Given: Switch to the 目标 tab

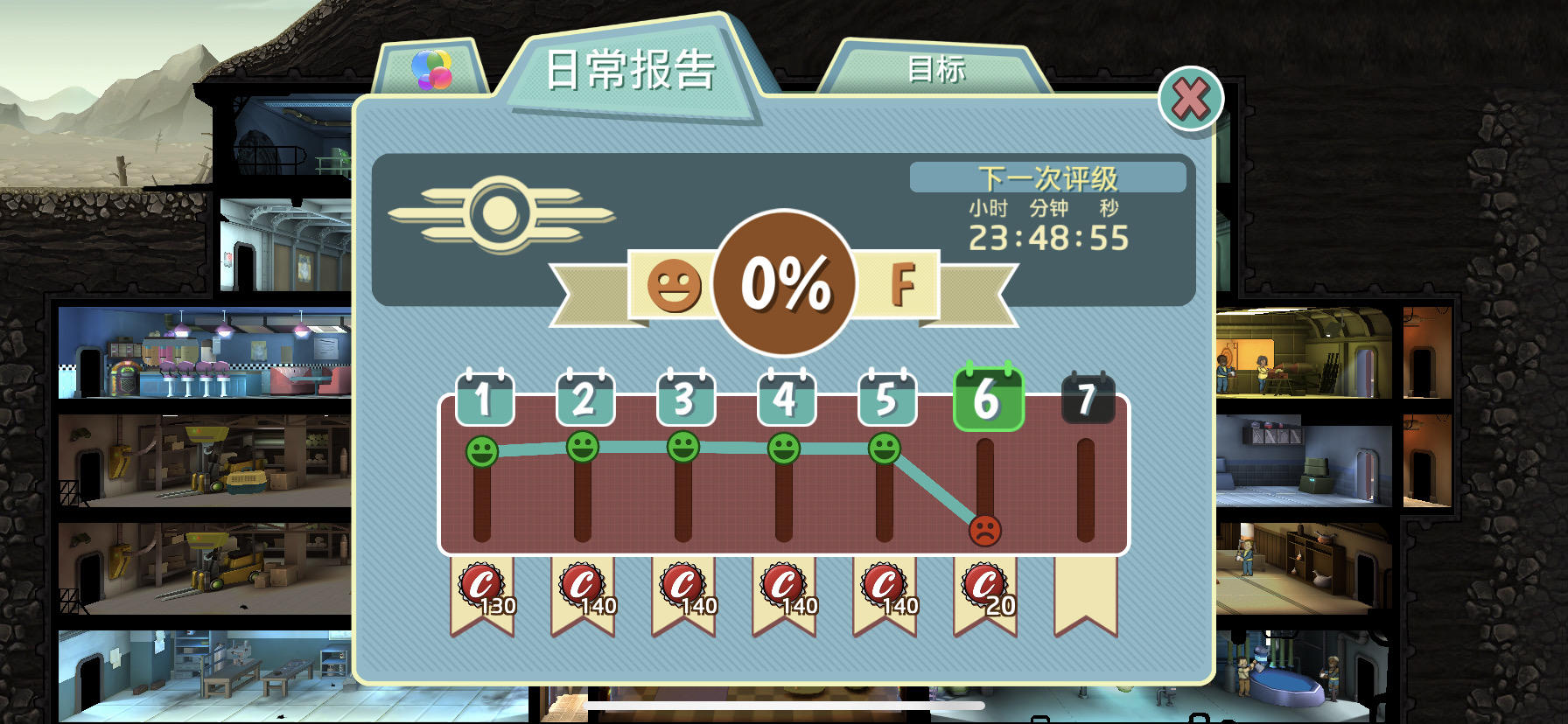Looking at the screenshot, I should [x=936, y=72].
